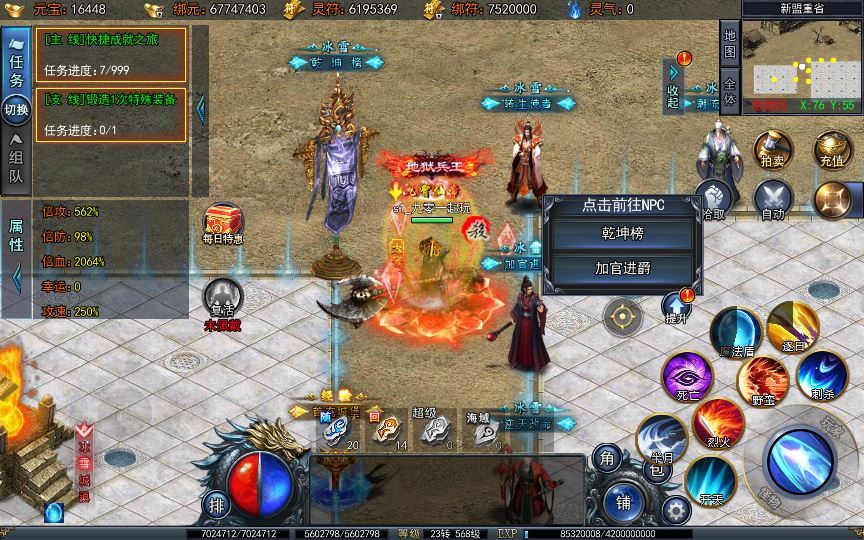Open the 每日特惠 daily deal chest
The width and height of the screenshot is (864, 540).
(222, 224)
